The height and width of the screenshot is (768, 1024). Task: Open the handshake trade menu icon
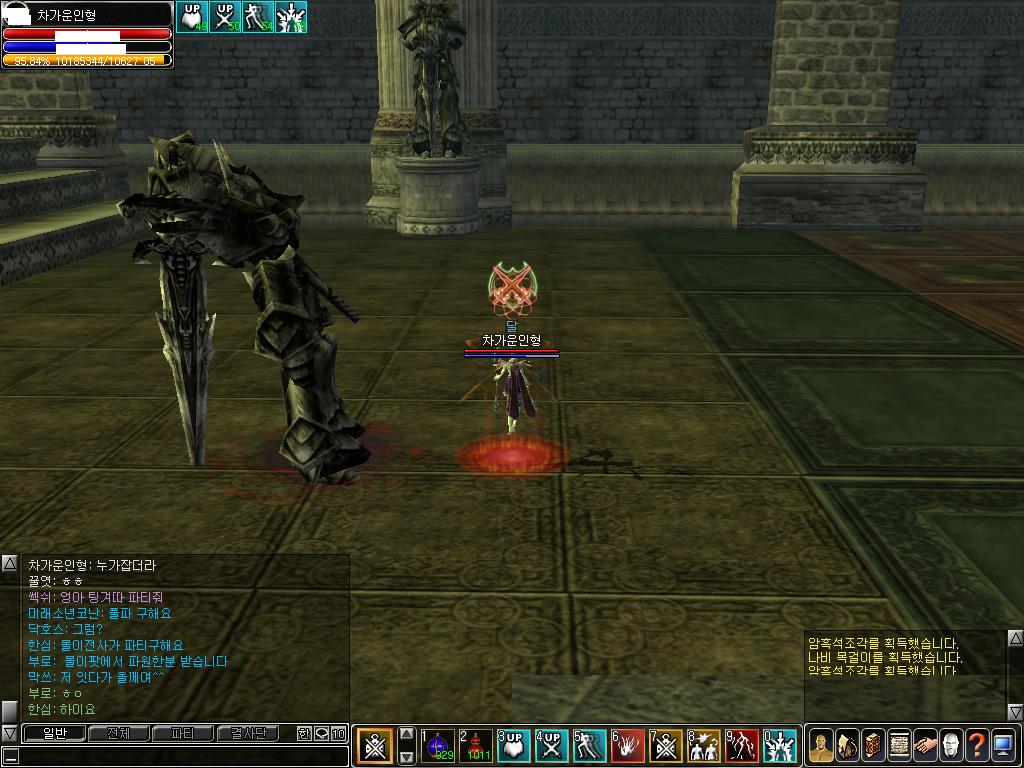(925, 745)
